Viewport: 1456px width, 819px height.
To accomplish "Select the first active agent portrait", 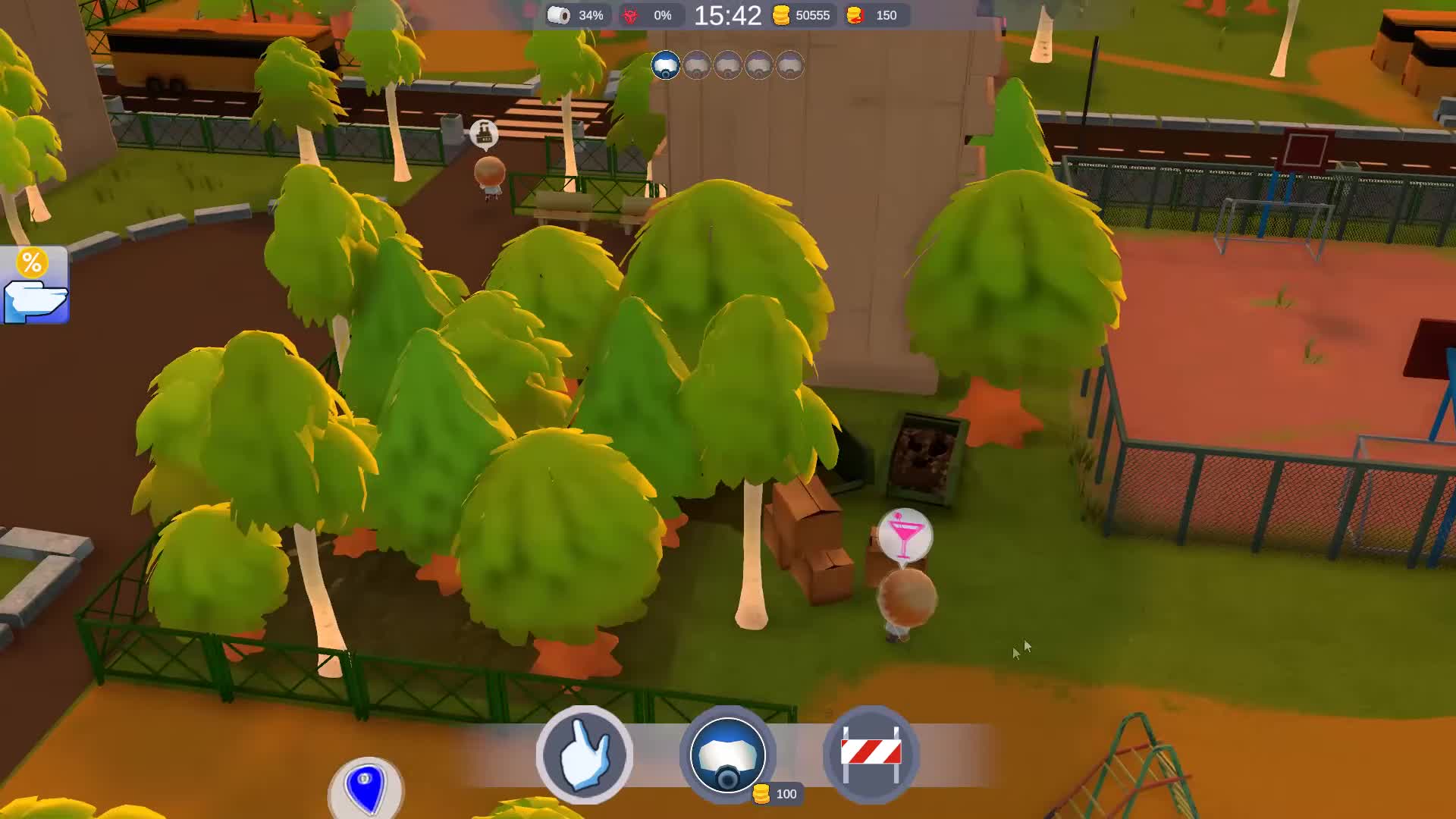I will click(x=666, y=65).
